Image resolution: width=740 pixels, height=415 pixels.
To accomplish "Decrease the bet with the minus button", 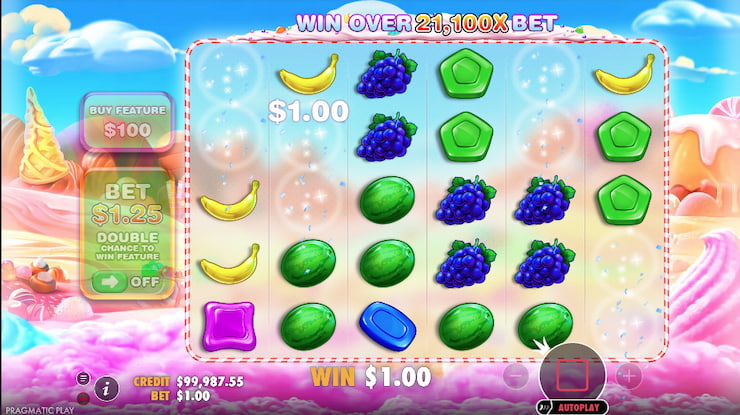I will point(514,377).
